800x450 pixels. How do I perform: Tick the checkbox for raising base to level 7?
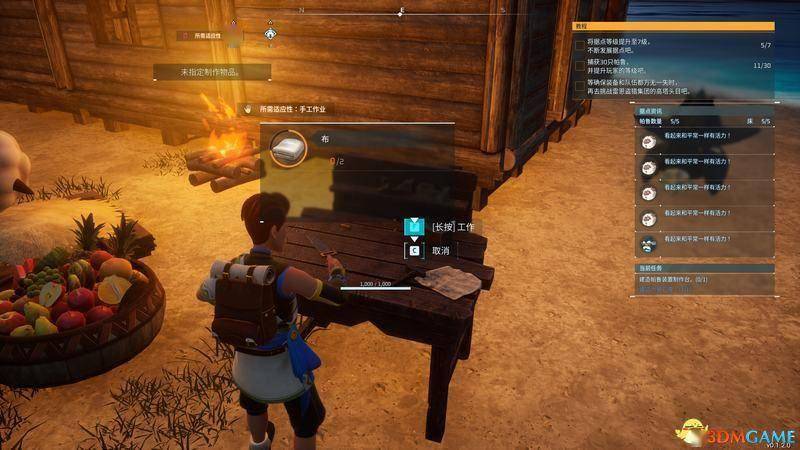[580, 46]
